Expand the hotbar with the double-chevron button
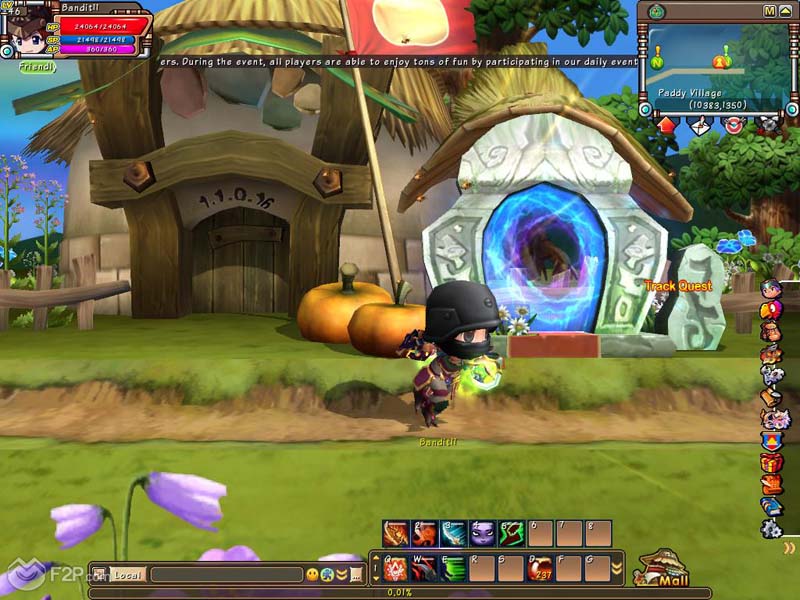This screenshot has height=600, width=800. point(617,569)
